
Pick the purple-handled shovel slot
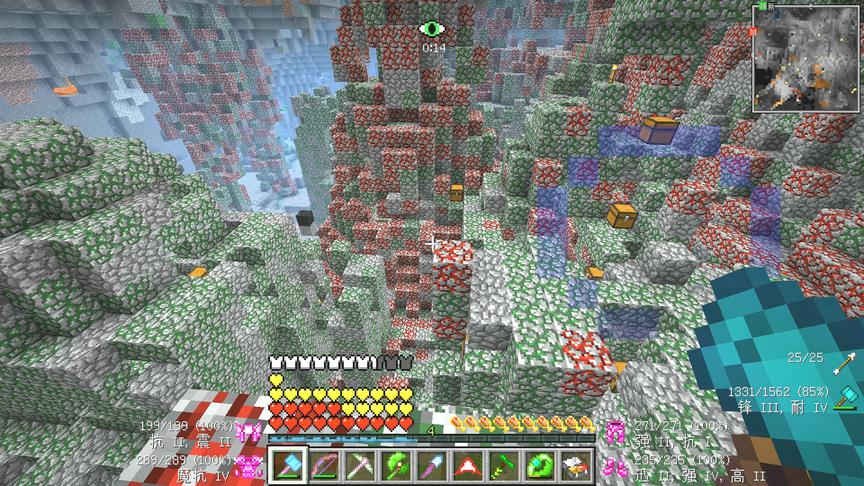coord(432,465)
